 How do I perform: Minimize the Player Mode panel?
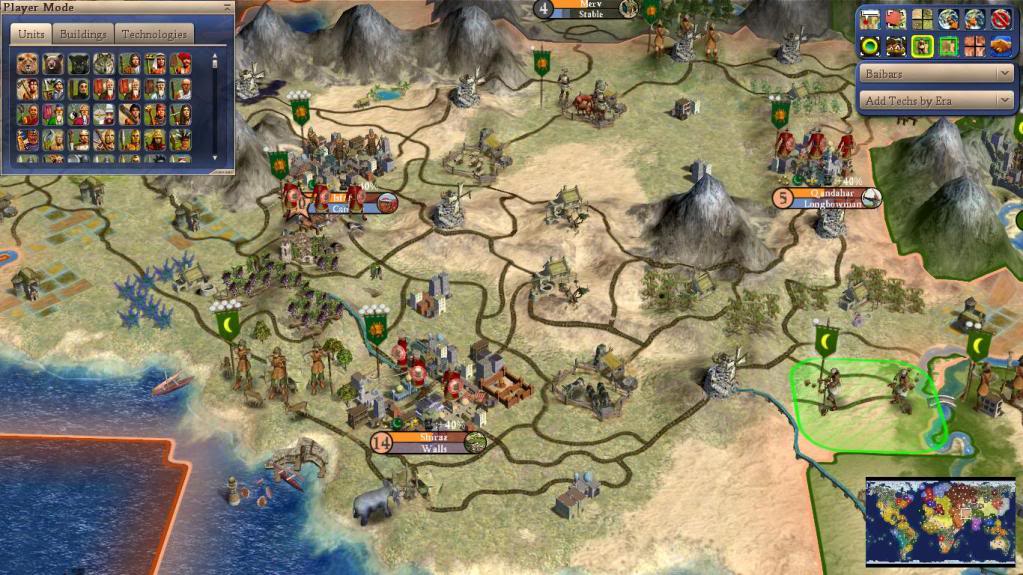(x=226, y=8)
